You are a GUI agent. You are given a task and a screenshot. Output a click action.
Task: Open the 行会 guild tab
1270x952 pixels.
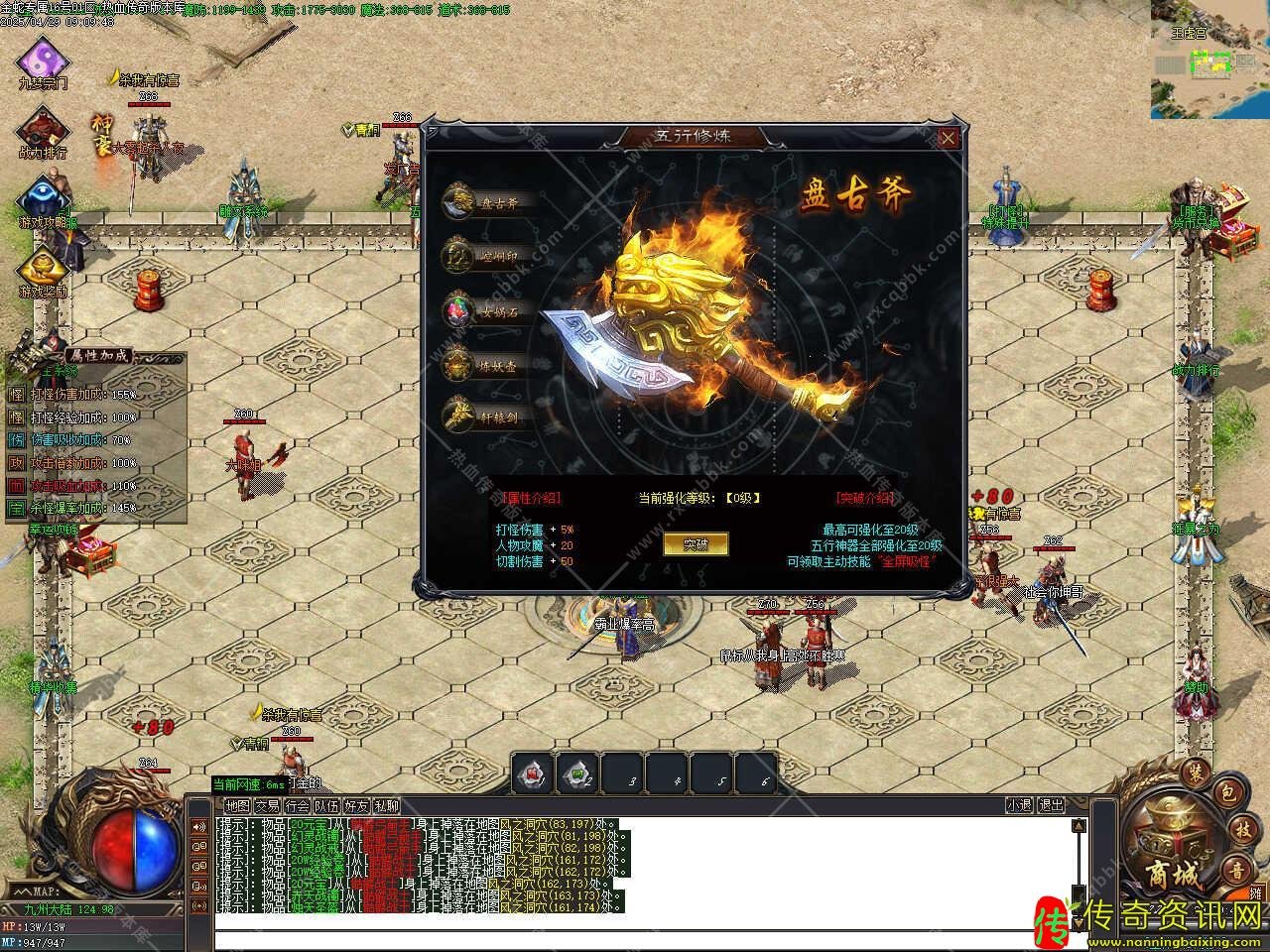click(297, 805)
